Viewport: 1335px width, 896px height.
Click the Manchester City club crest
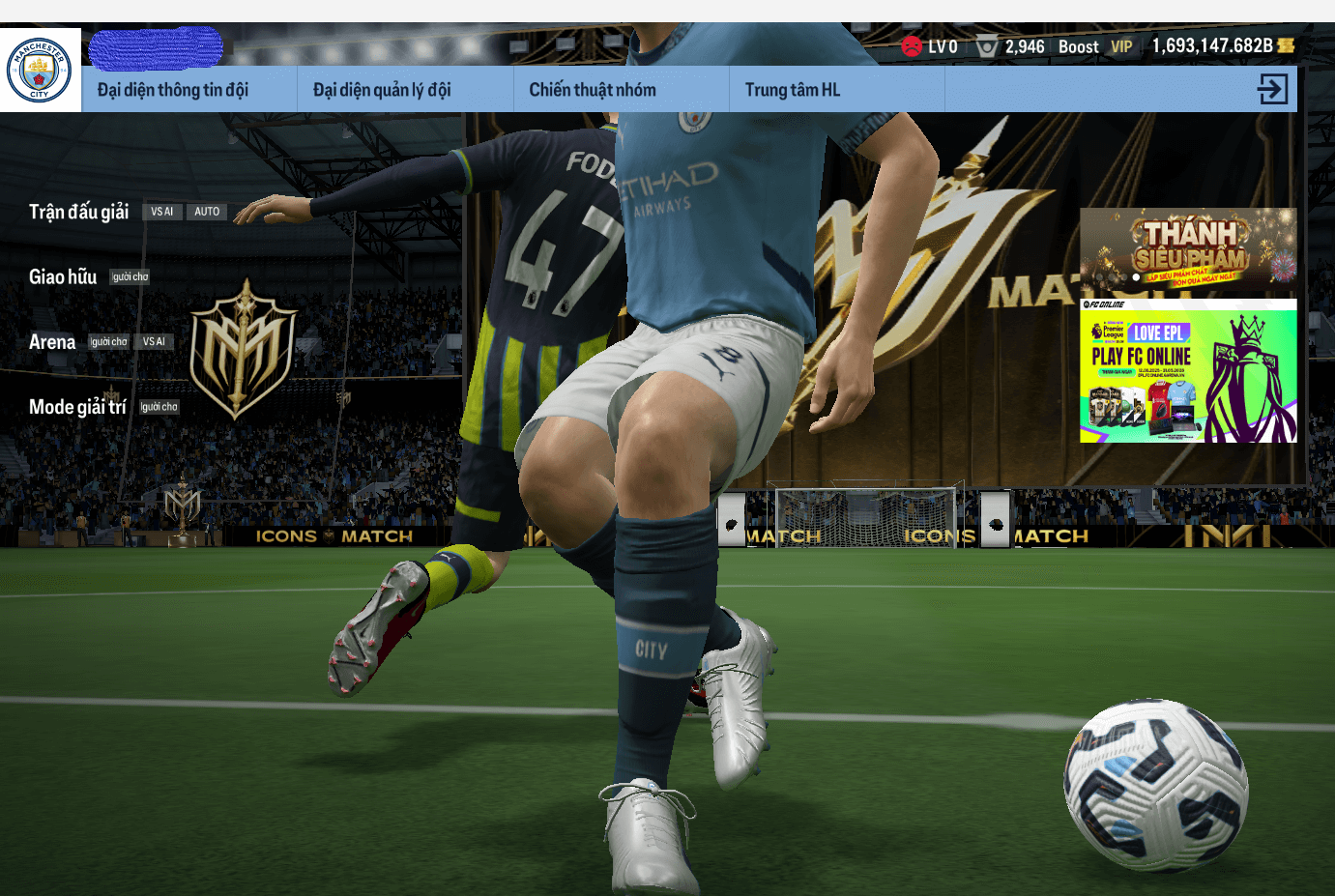[x=40, y=70]
